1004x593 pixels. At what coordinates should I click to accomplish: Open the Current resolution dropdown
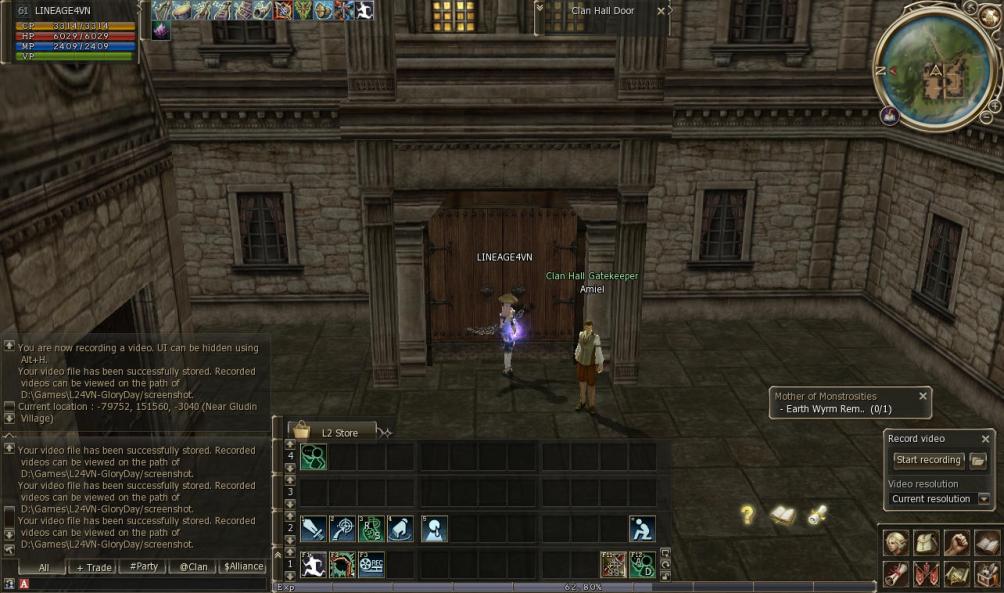pyautogui.click(x=984, y=499)
